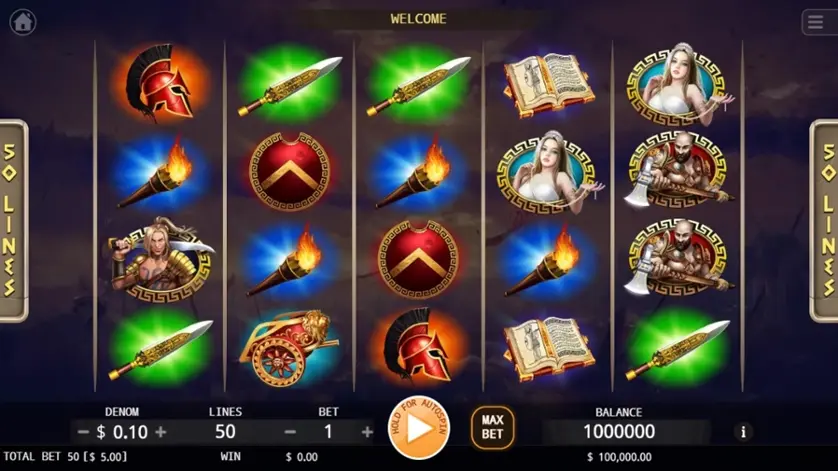
Task: Show the game info paytable
Action: click(x=742, y=432)
